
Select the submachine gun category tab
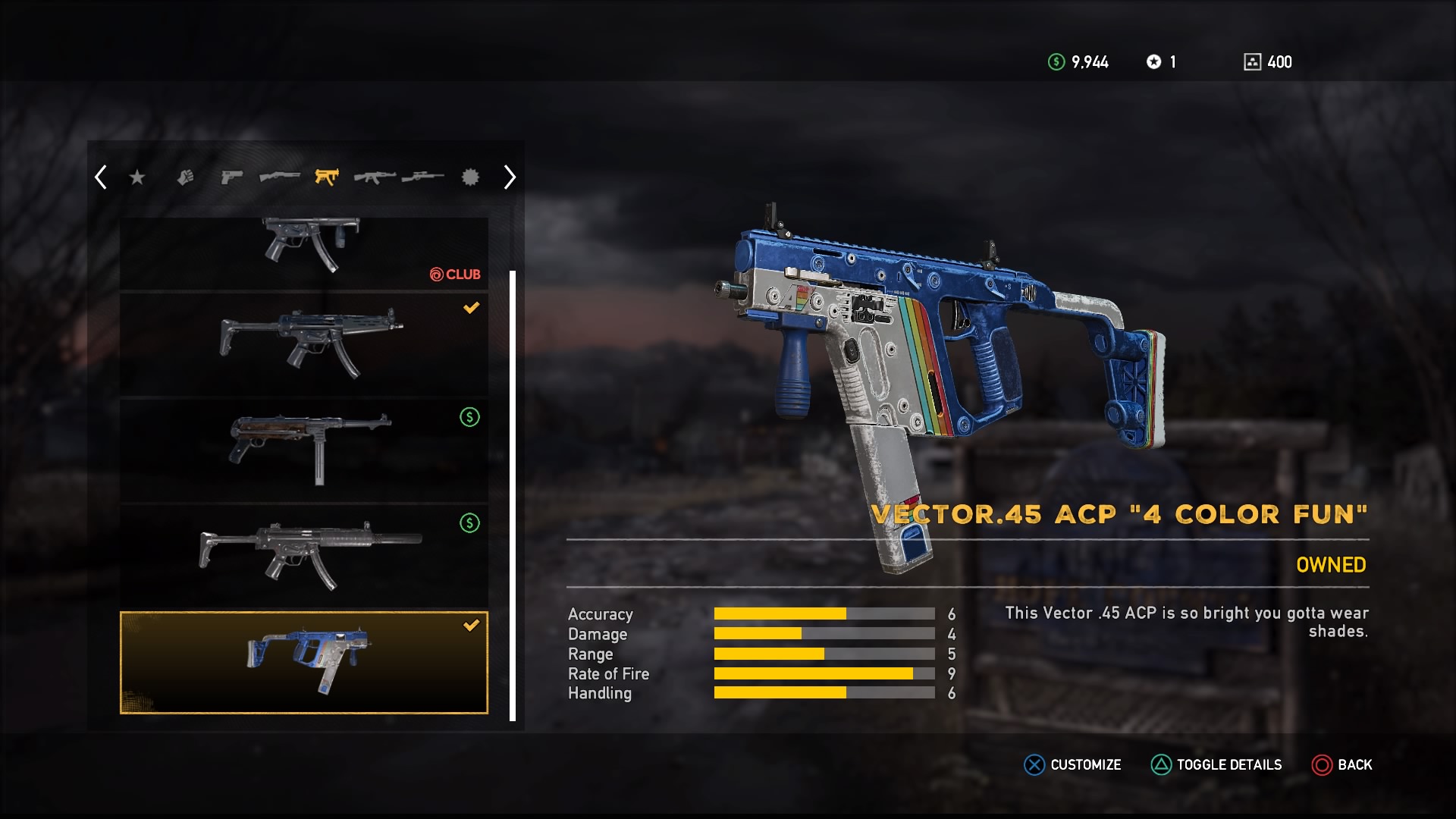[327, 177]
